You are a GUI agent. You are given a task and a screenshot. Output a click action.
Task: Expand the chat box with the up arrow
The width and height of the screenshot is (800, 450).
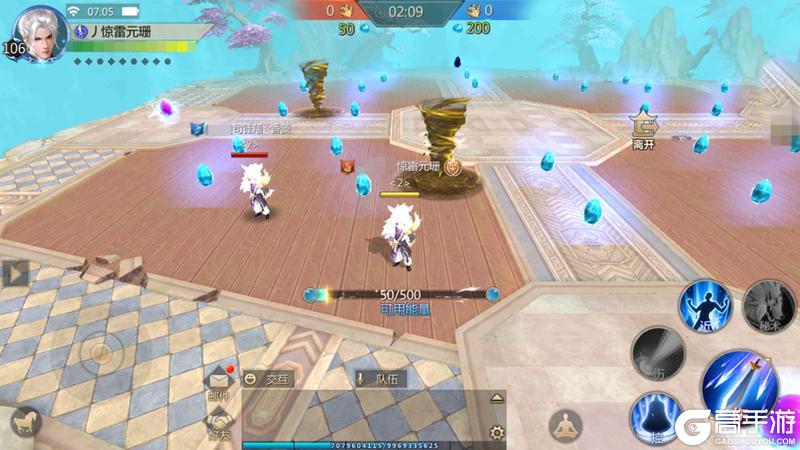click(497, 397)
